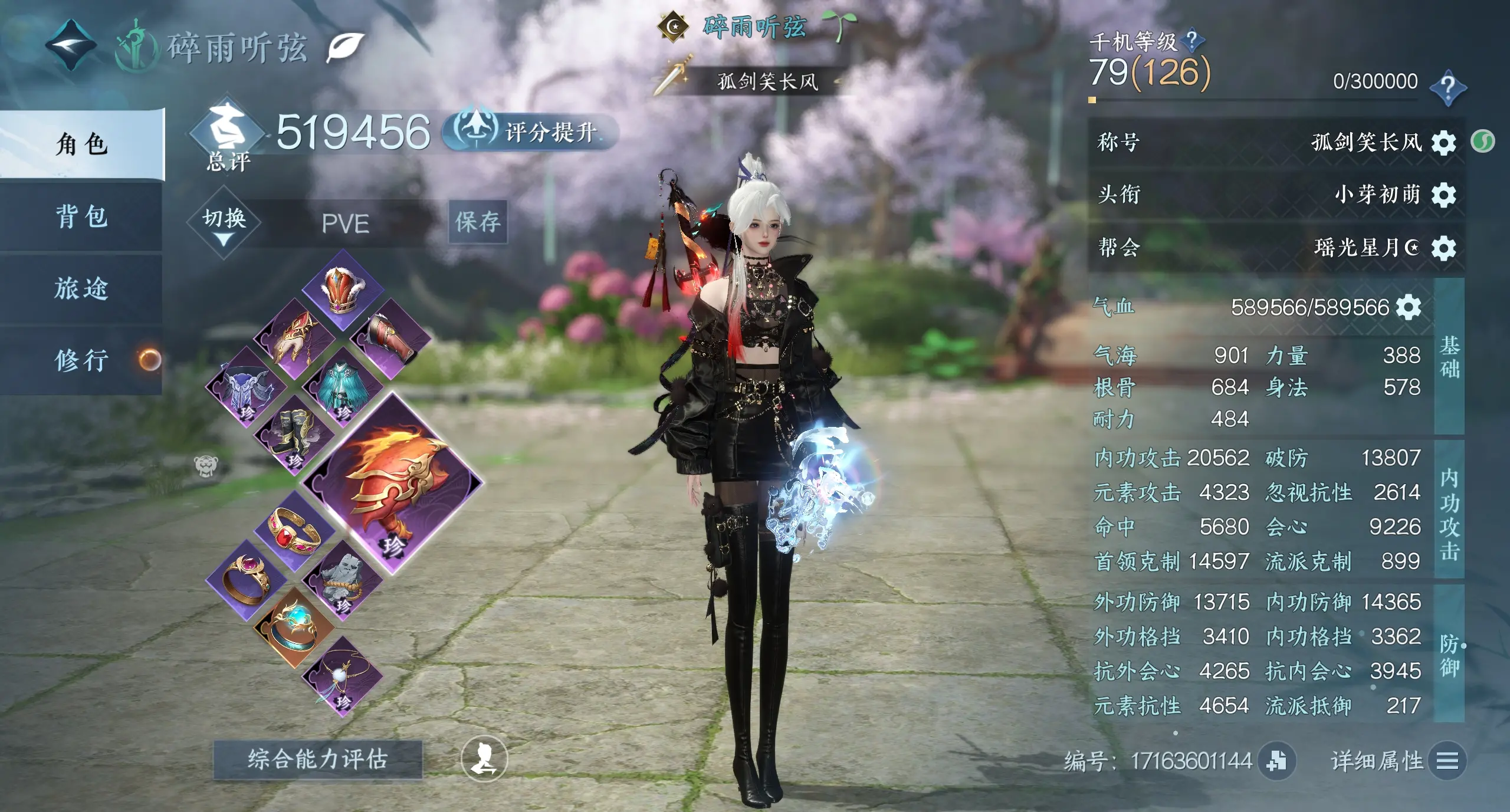Switch to the 背包 tab
This screenshot has height=812, width=1510.
pyautogui.click(x=81, y=216)
